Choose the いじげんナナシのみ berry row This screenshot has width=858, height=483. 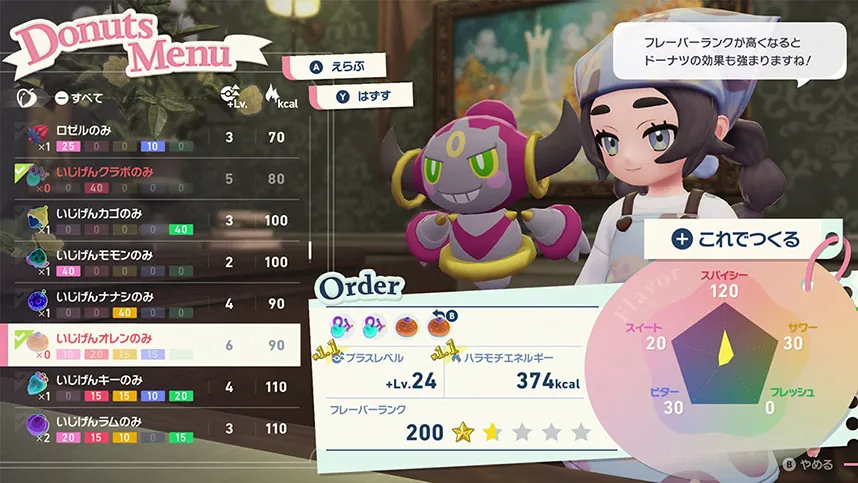point(150,303)
